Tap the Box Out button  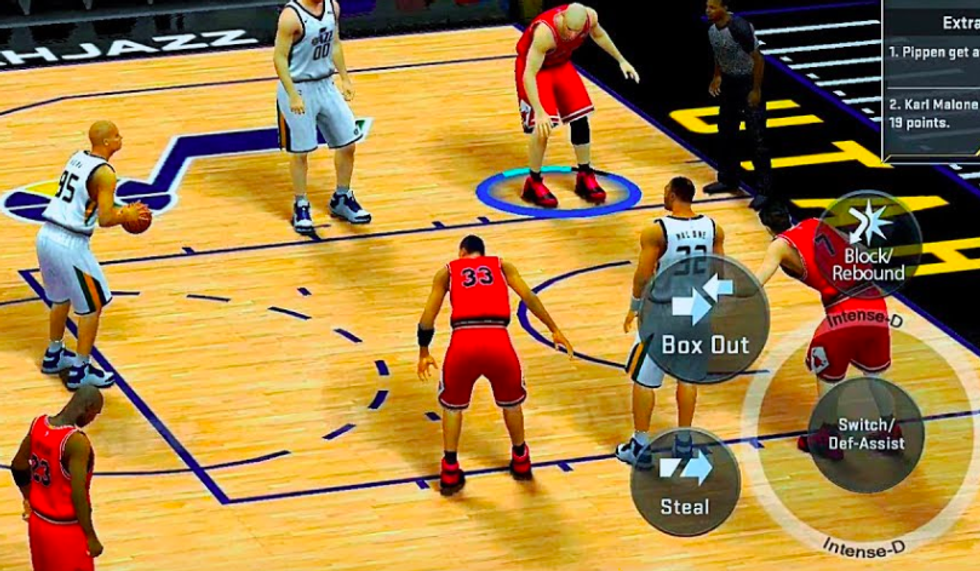[x=704, y=319]
